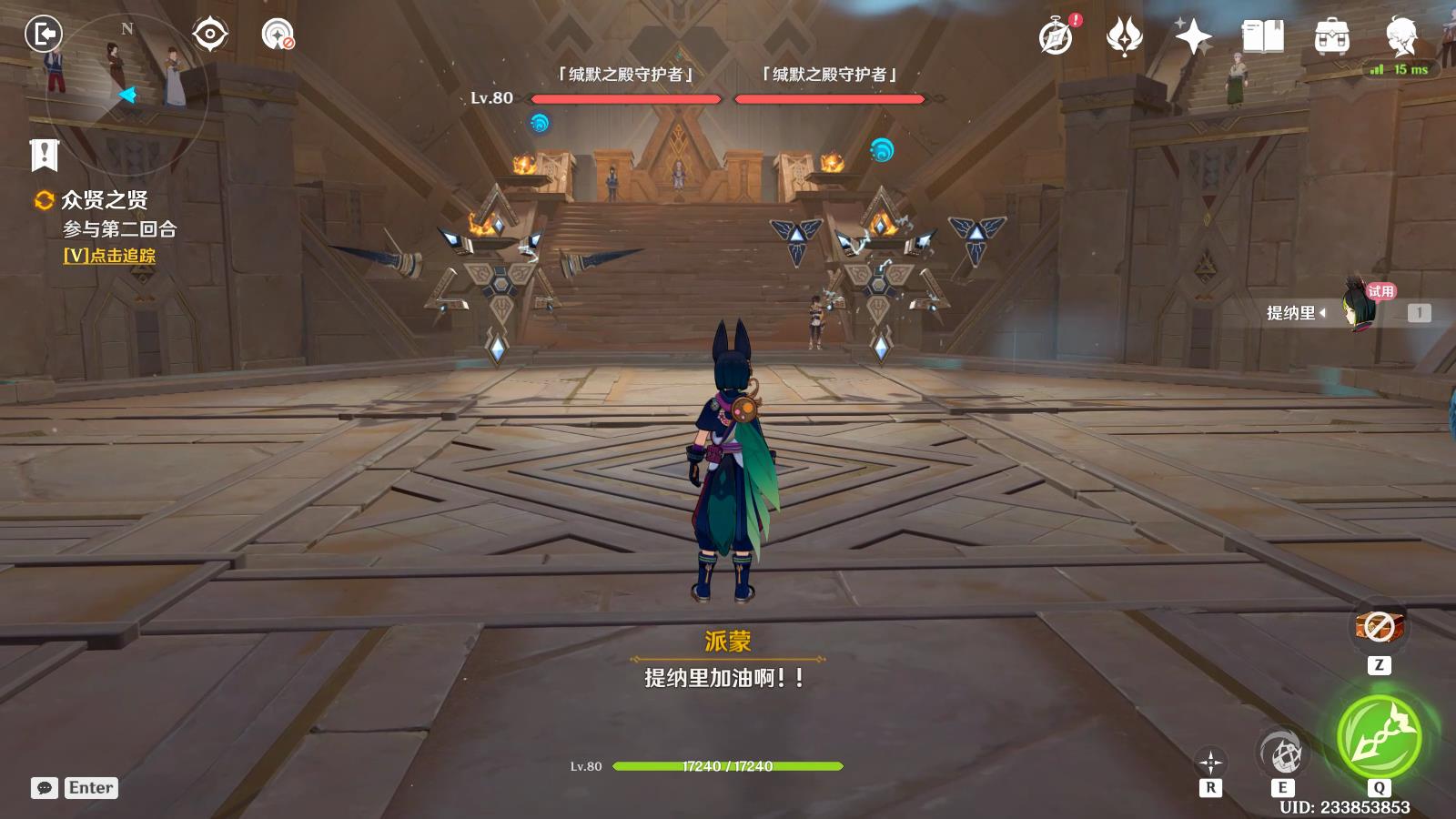Image resolution: width=1456 pixels, height=819 pixels.
Task: Track the 众贤之贤 quest objective
Action: click(109, 256)
